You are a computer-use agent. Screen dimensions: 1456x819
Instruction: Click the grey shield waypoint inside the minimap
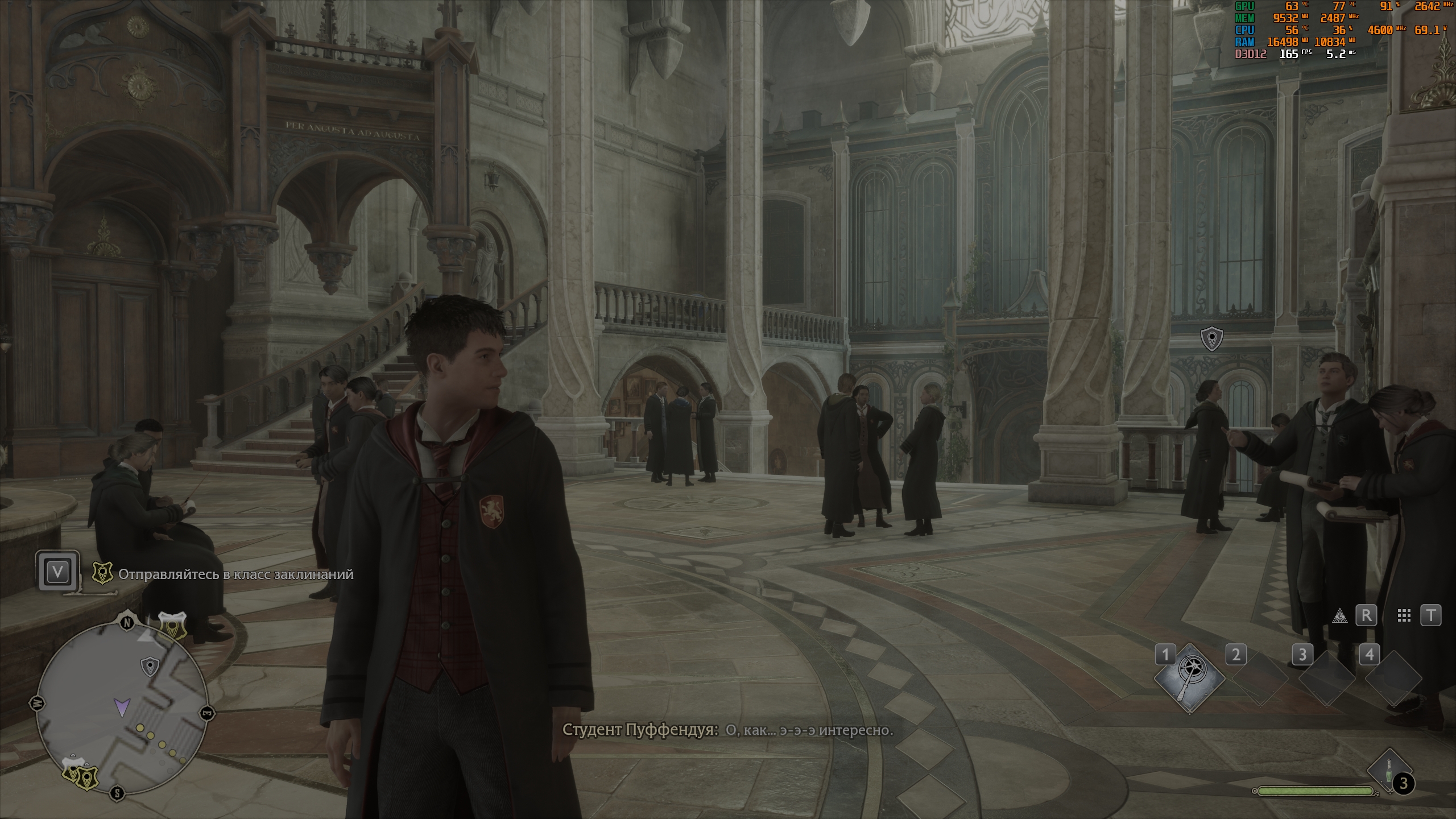coord(149,666)
